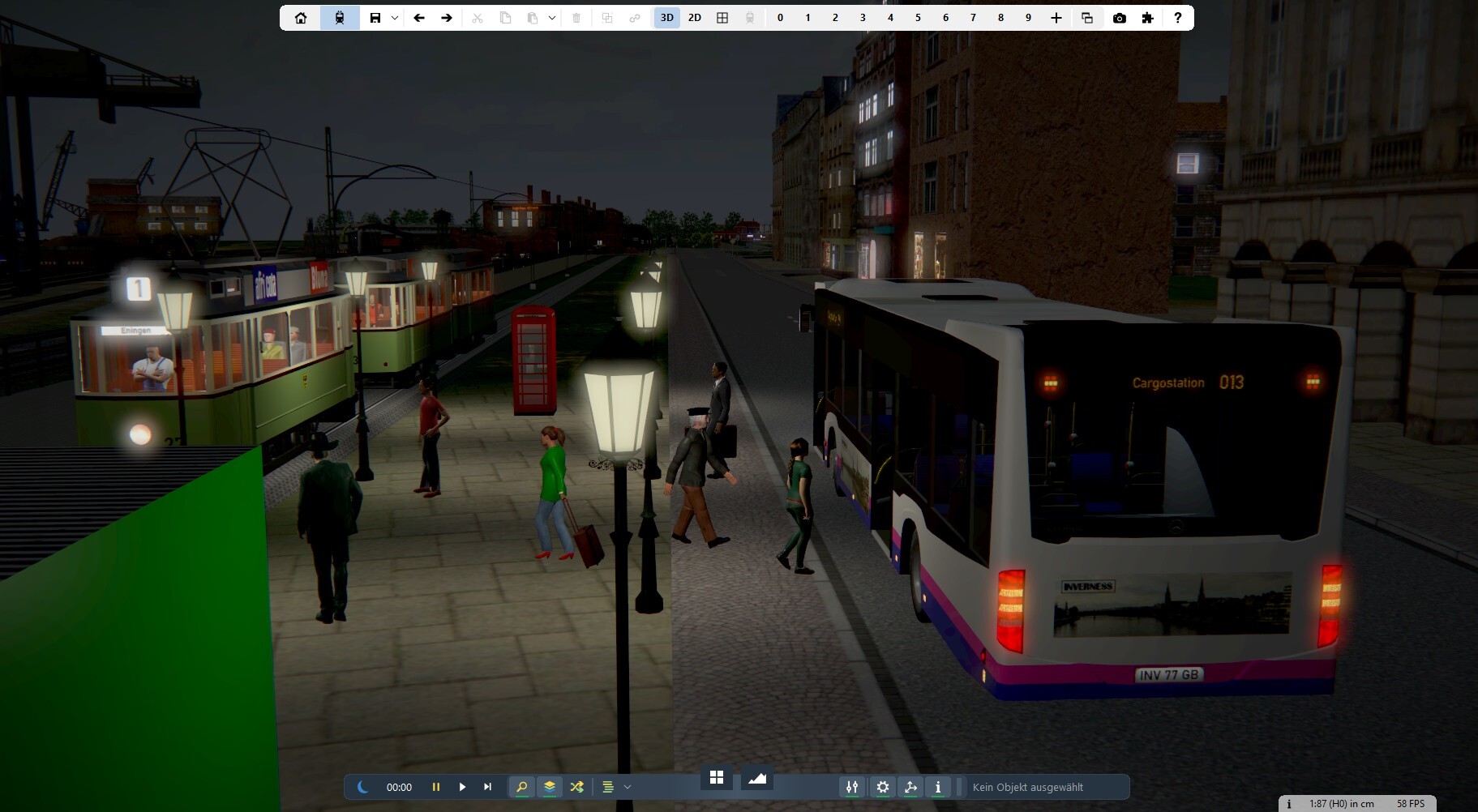Open the four-pane grid view layout
The image size is (1478, 812).
click(722, 18)
